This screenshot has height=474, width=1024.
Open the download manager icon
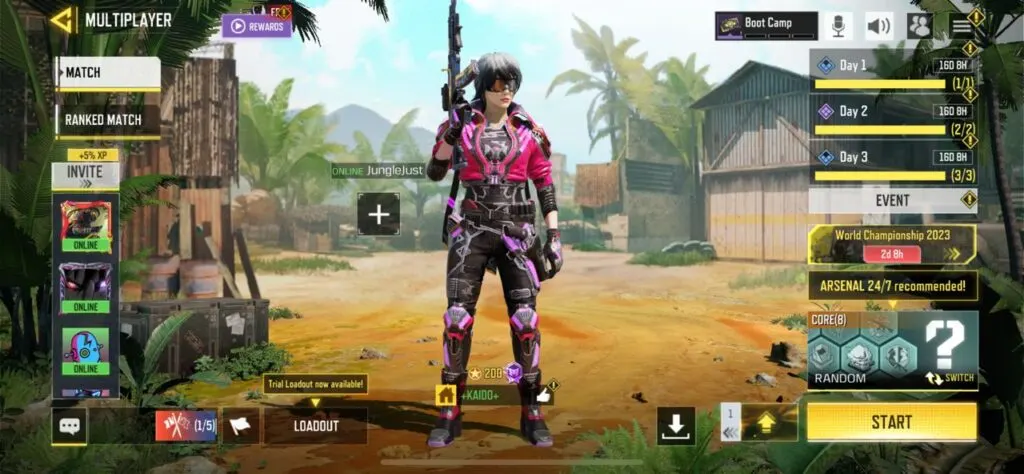coord(676,426)
